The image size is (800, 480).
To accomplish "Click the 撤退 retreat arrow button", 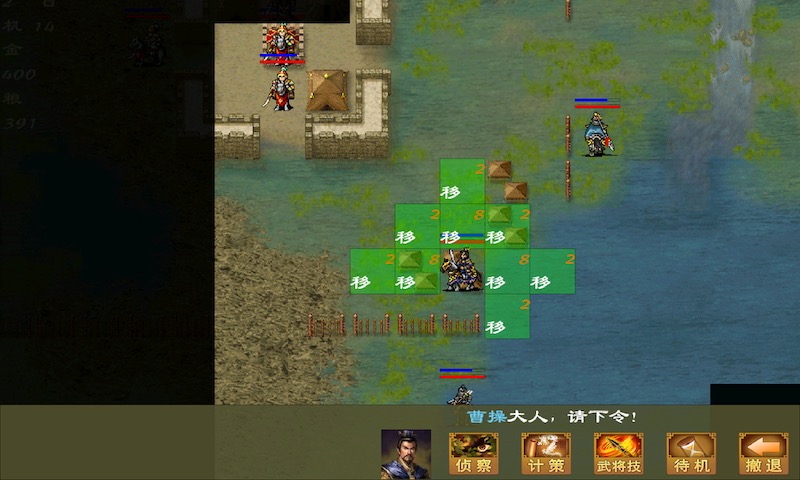I will pyautogui.click(x=763, y=453).
